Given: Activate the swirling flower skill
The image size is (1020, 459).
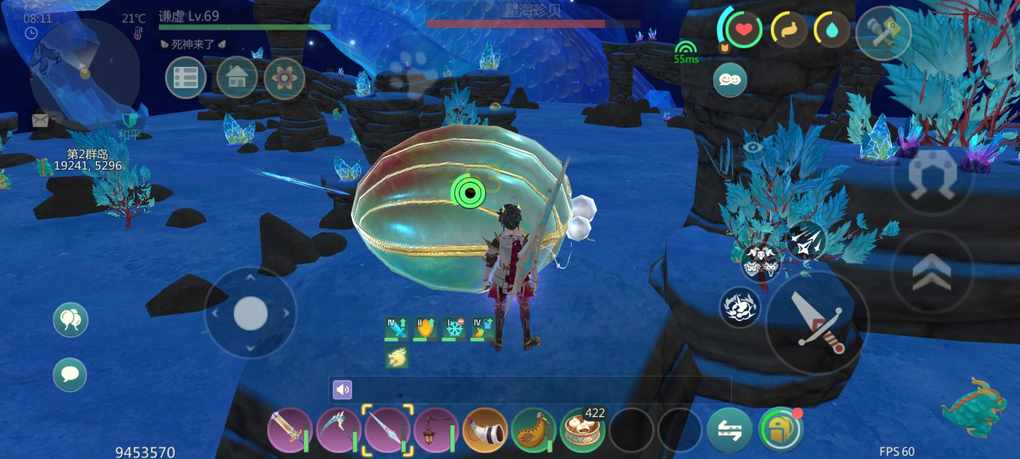Looking at the screenshot, I should point(740,307).
